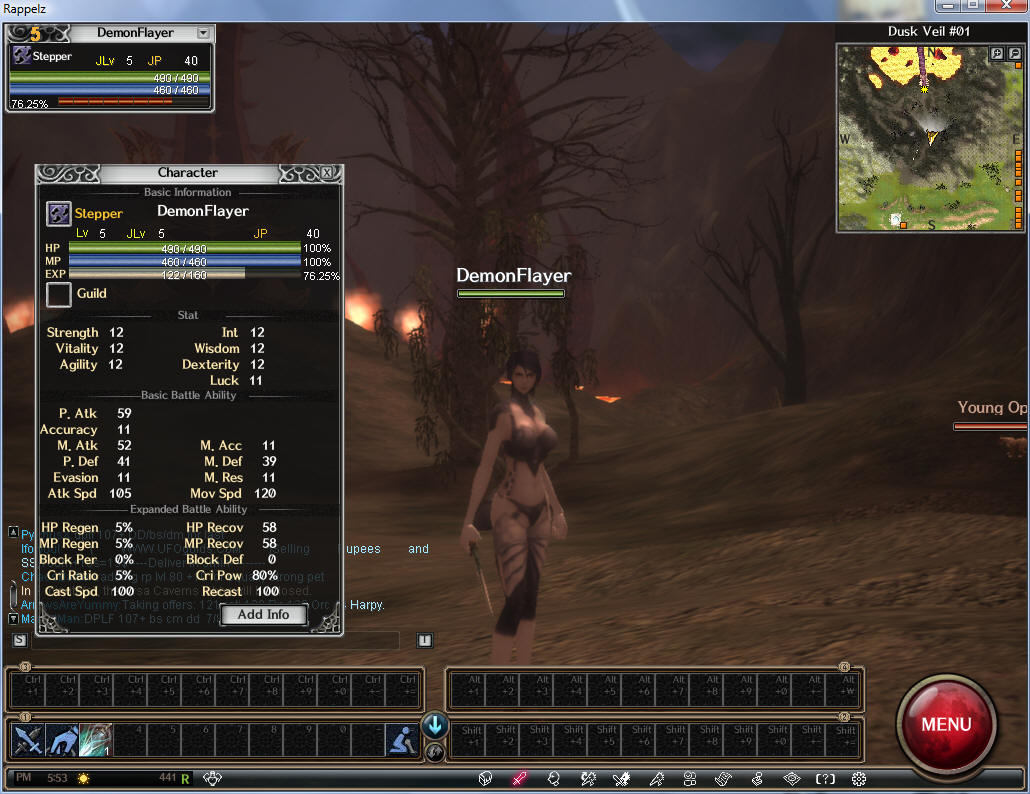This screenshot has width=1030, height=794.
Task: Activate the teal slash skill in hotbar
Action: pos(95,740)
